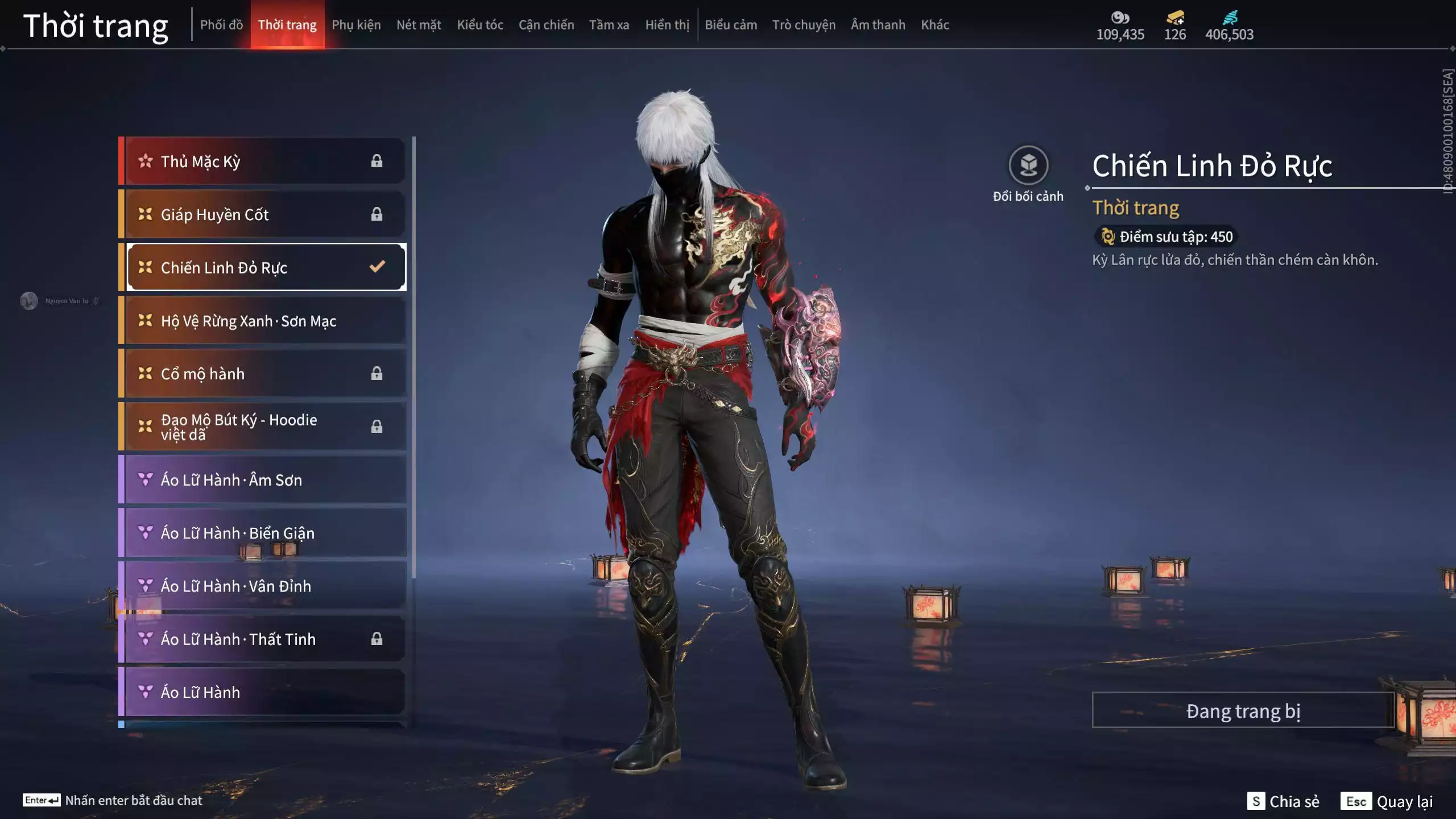This screenshot has width=1456, height=819.
Task: Choose the Giáp Huyền Cốt outfit
Action: [264, 214]
